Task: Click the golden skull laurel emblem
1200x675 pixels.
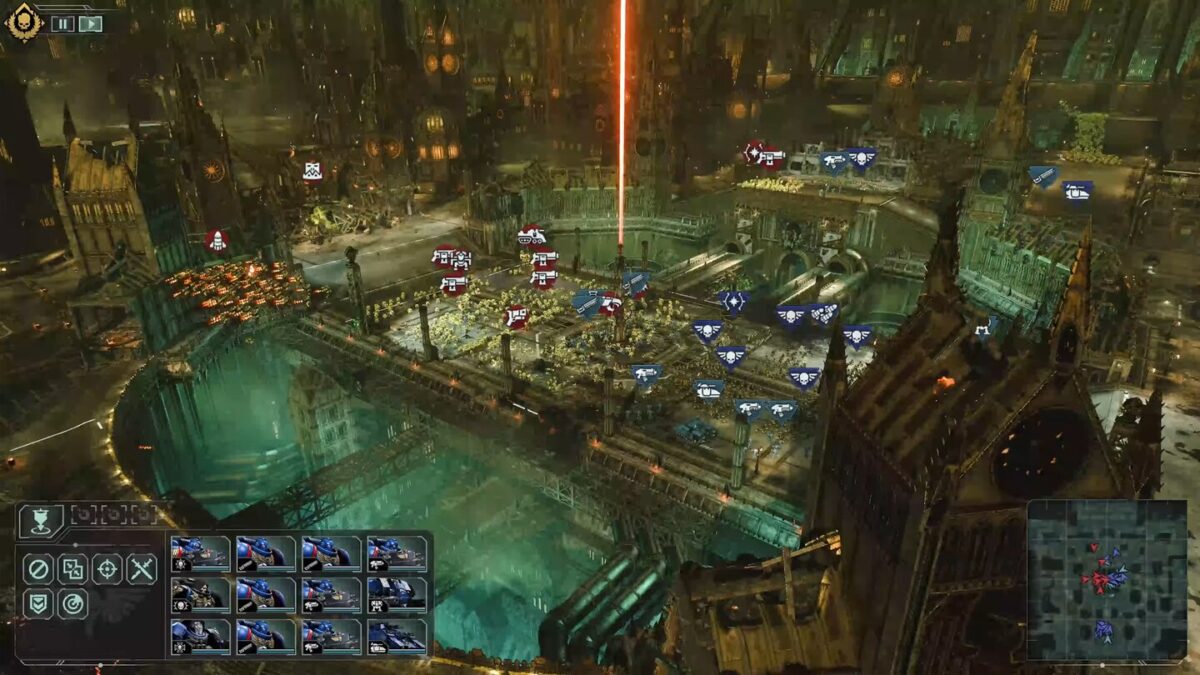Action: point(22,21)
